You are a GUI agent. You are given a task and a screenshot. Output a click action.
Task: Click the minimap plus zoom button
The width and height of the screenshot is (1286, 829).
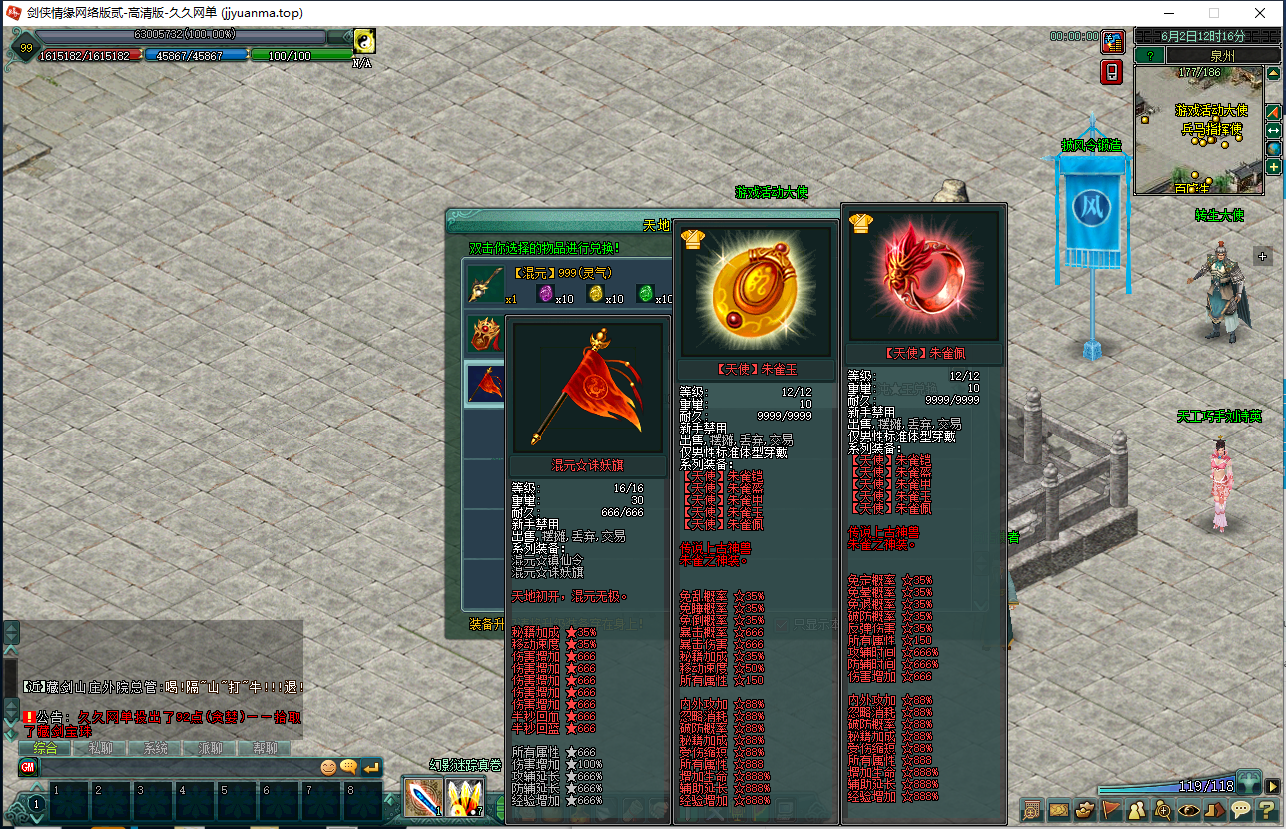click(1274, 167)
